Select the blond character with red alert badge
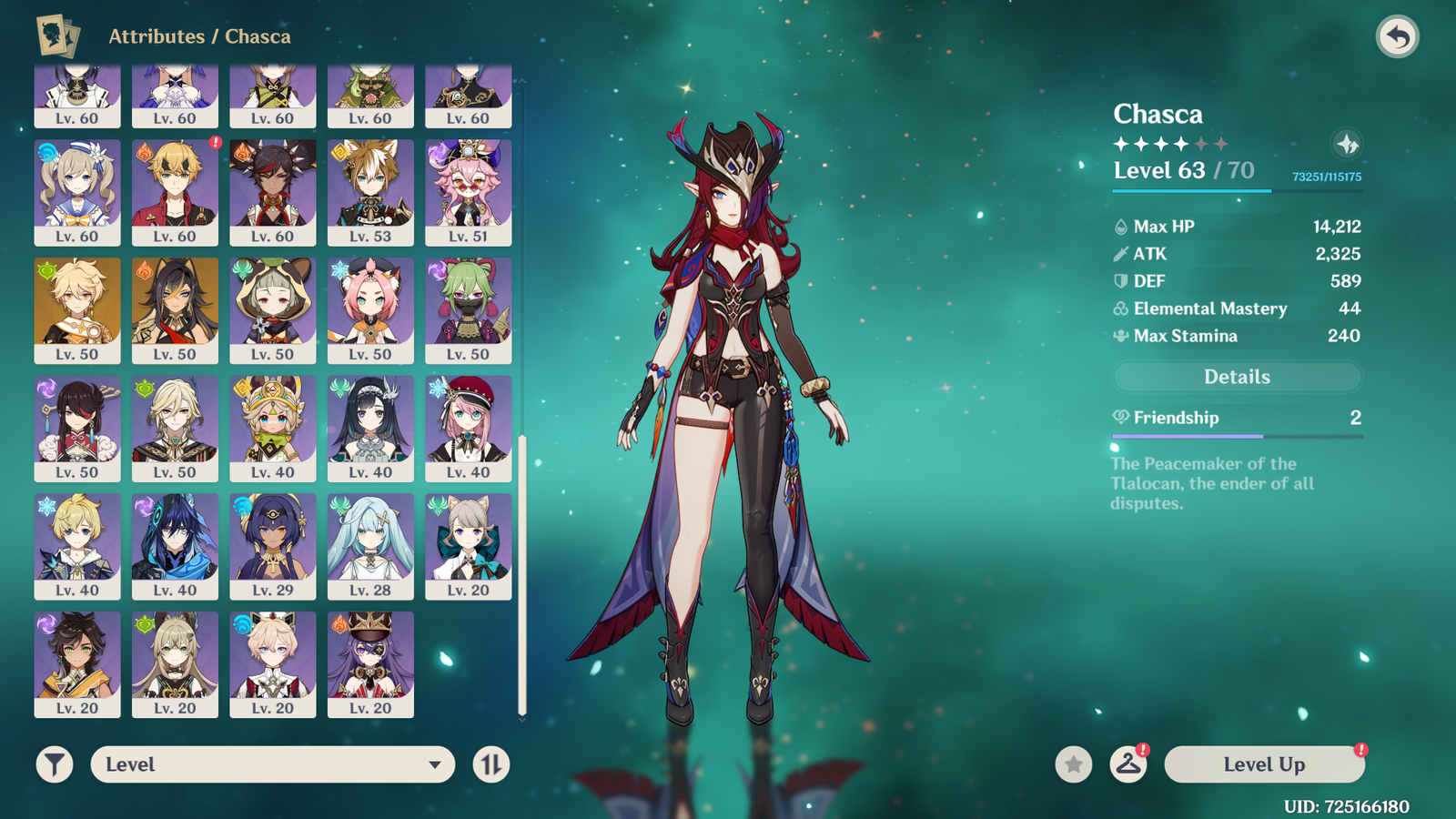 point(175,192)
